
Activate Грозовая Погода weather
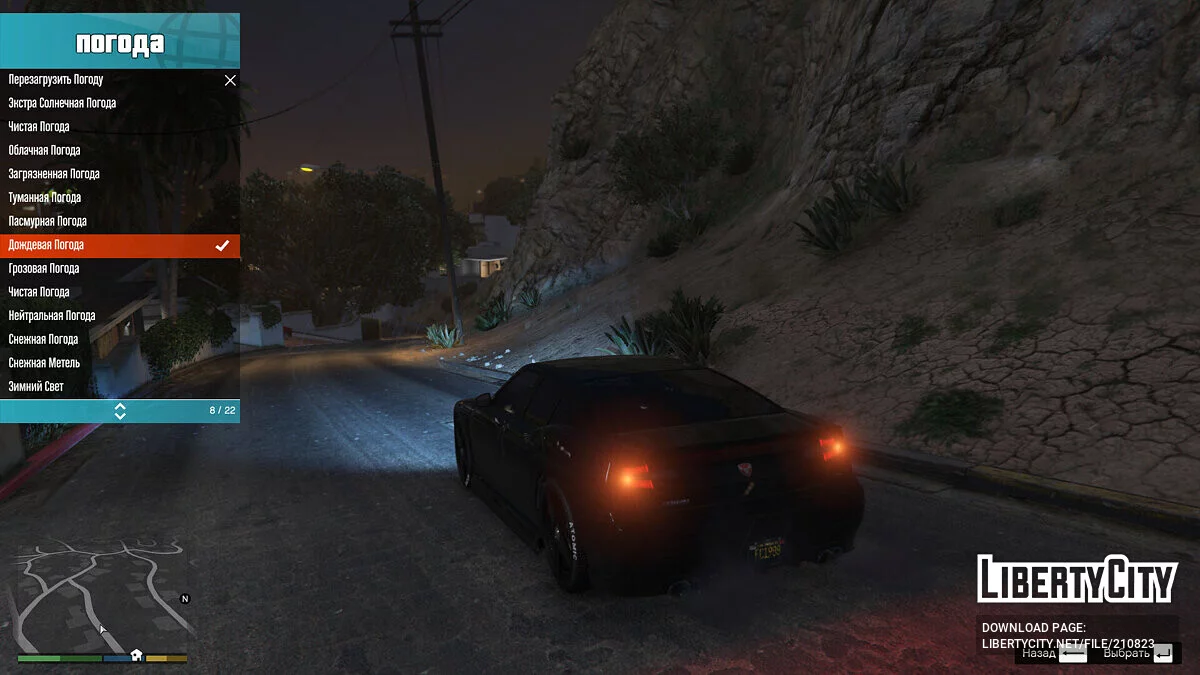44,268
